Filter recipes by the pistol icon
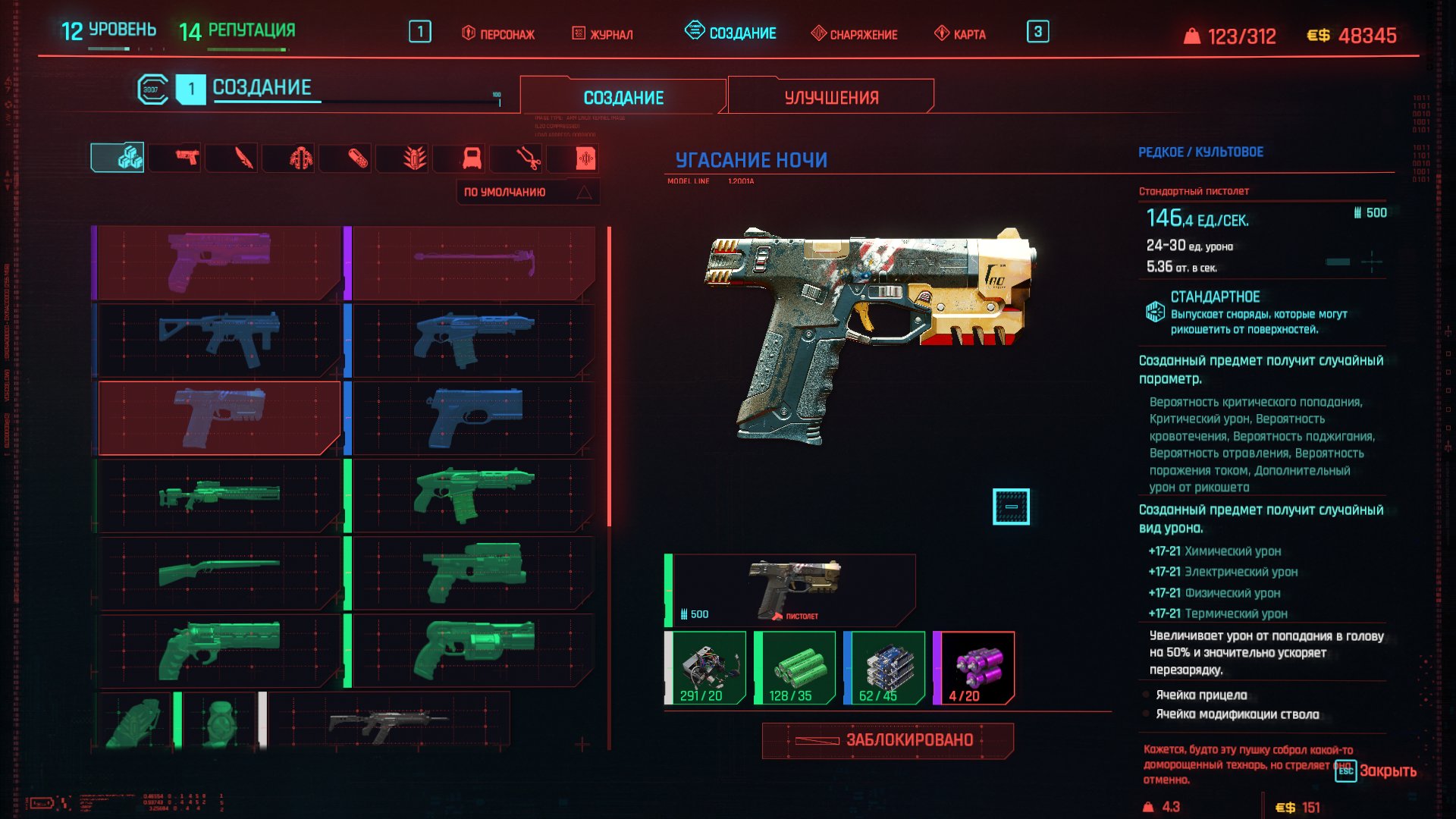 [x=186, y=158]
